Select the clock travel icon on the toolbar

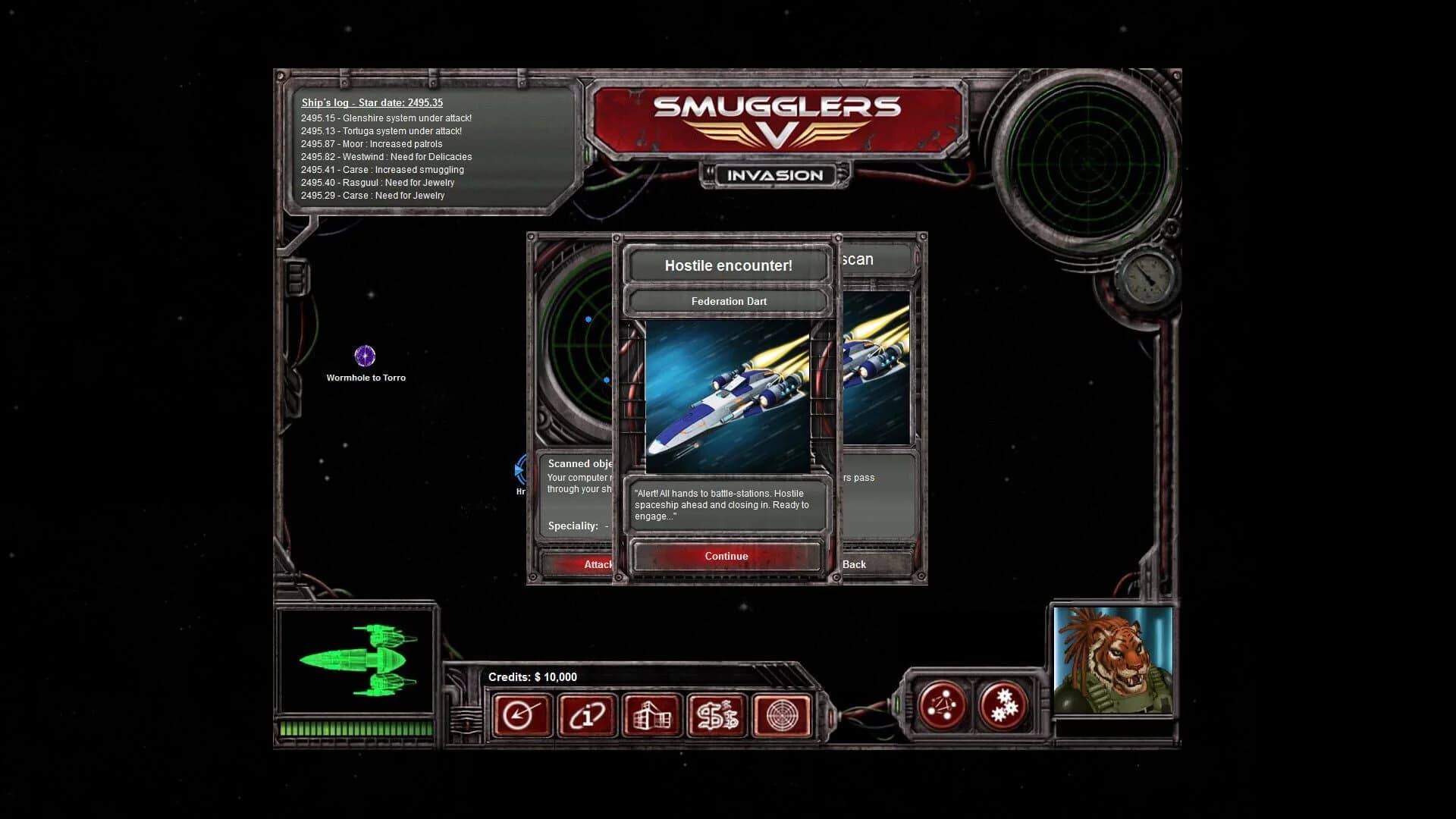(x=522, y=714)
